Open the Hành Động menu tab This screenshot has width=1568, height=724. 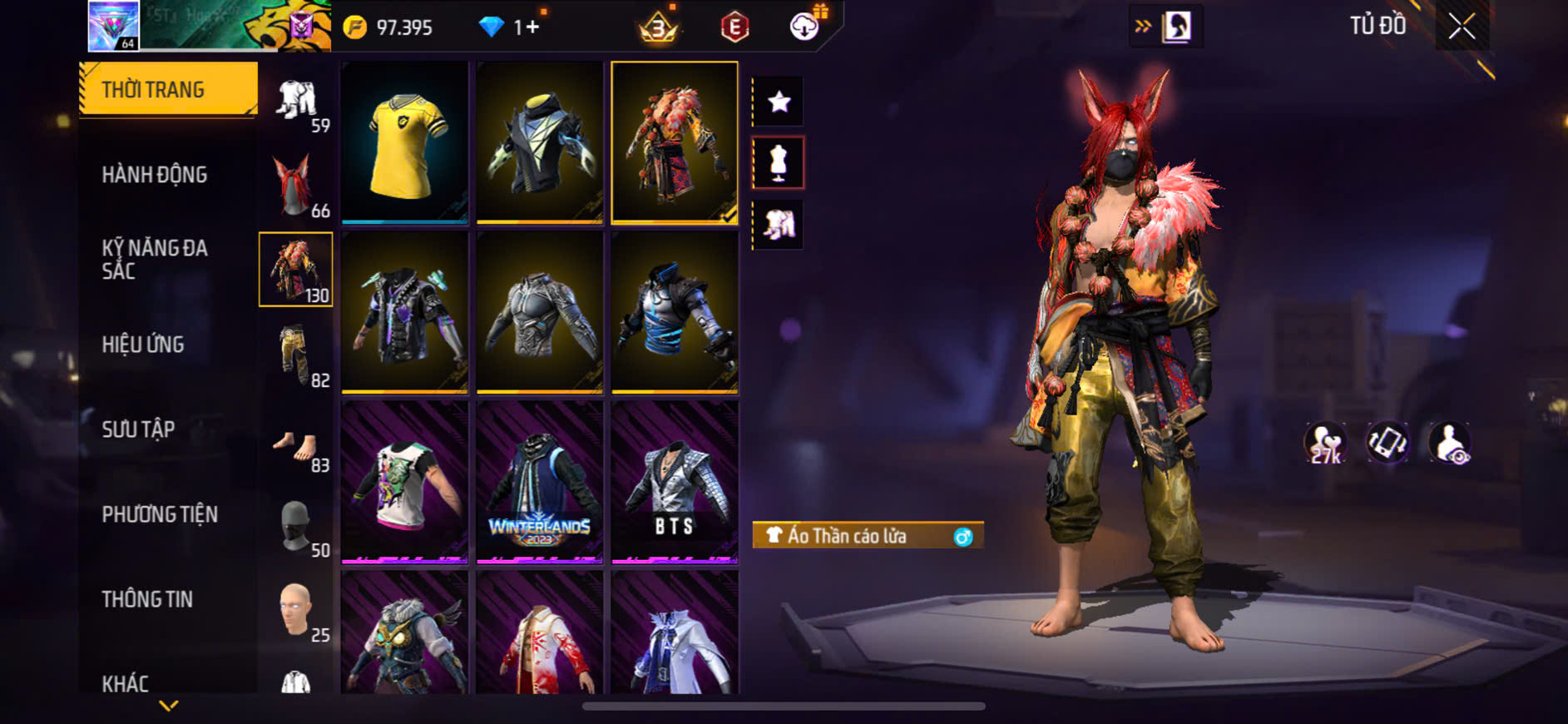click(x=154, y=175)
